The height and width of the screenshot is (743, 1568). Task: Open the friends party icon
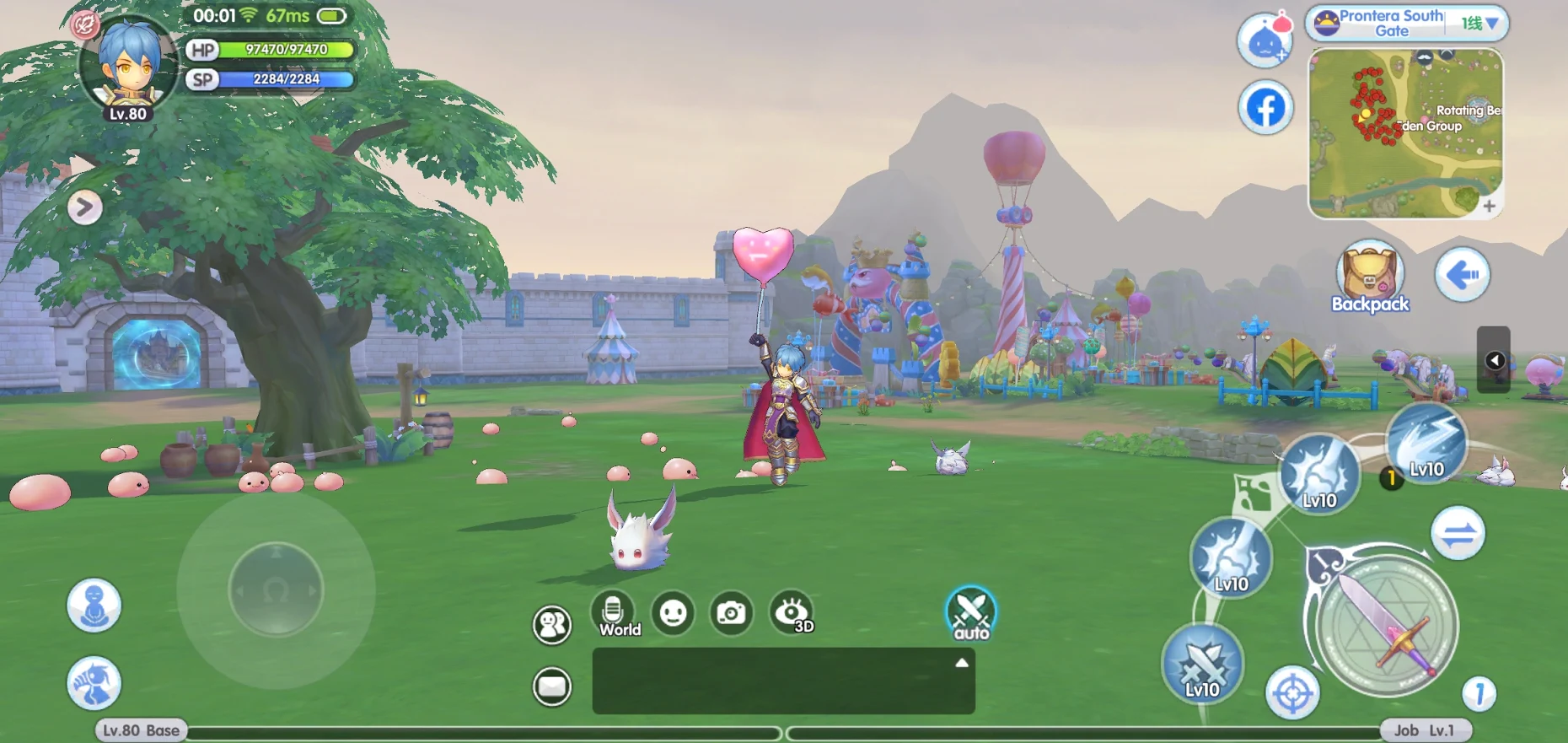[552, 625]
